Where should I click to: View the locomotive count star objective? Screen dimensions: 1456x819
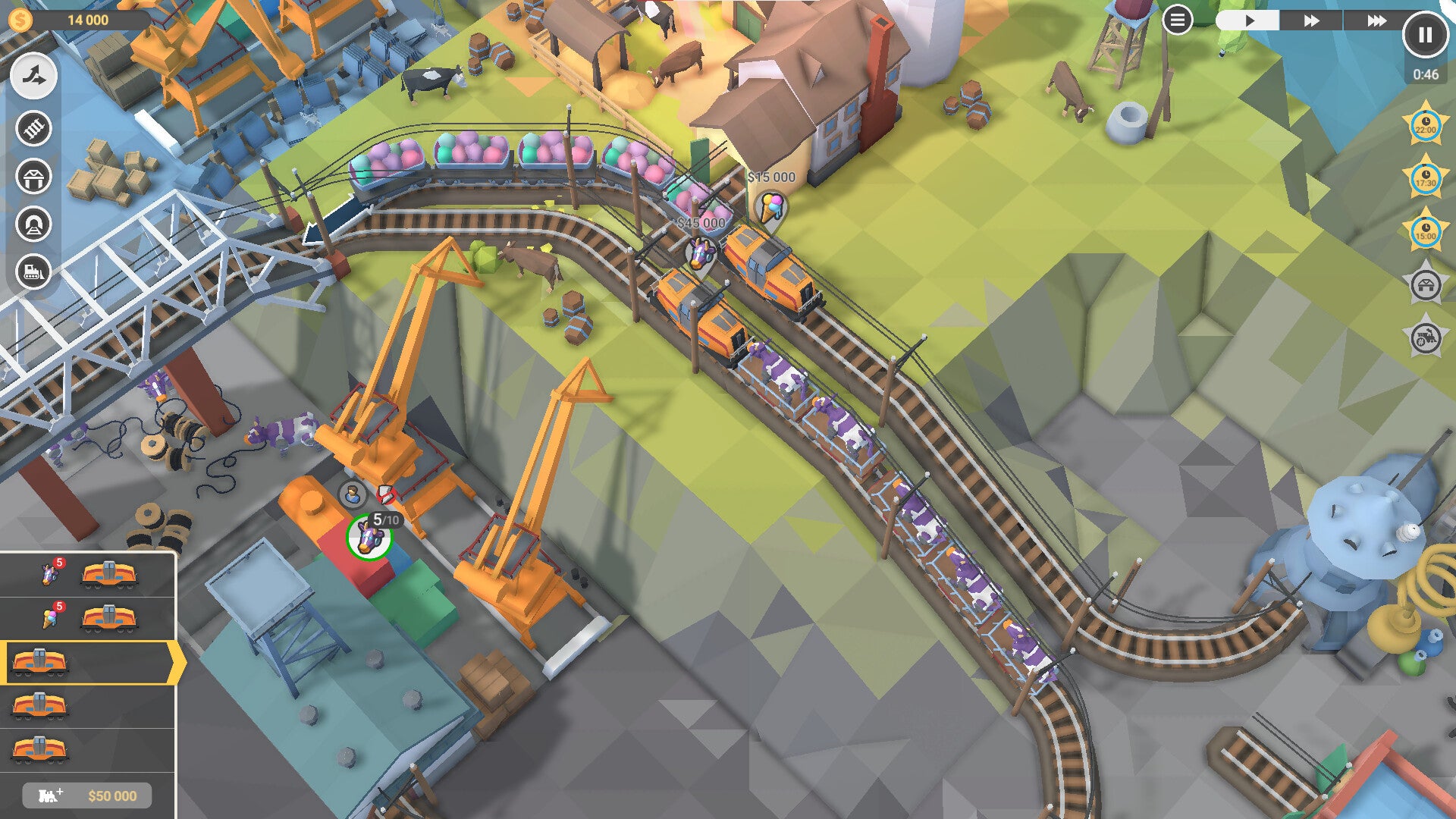coord(1426,338)
